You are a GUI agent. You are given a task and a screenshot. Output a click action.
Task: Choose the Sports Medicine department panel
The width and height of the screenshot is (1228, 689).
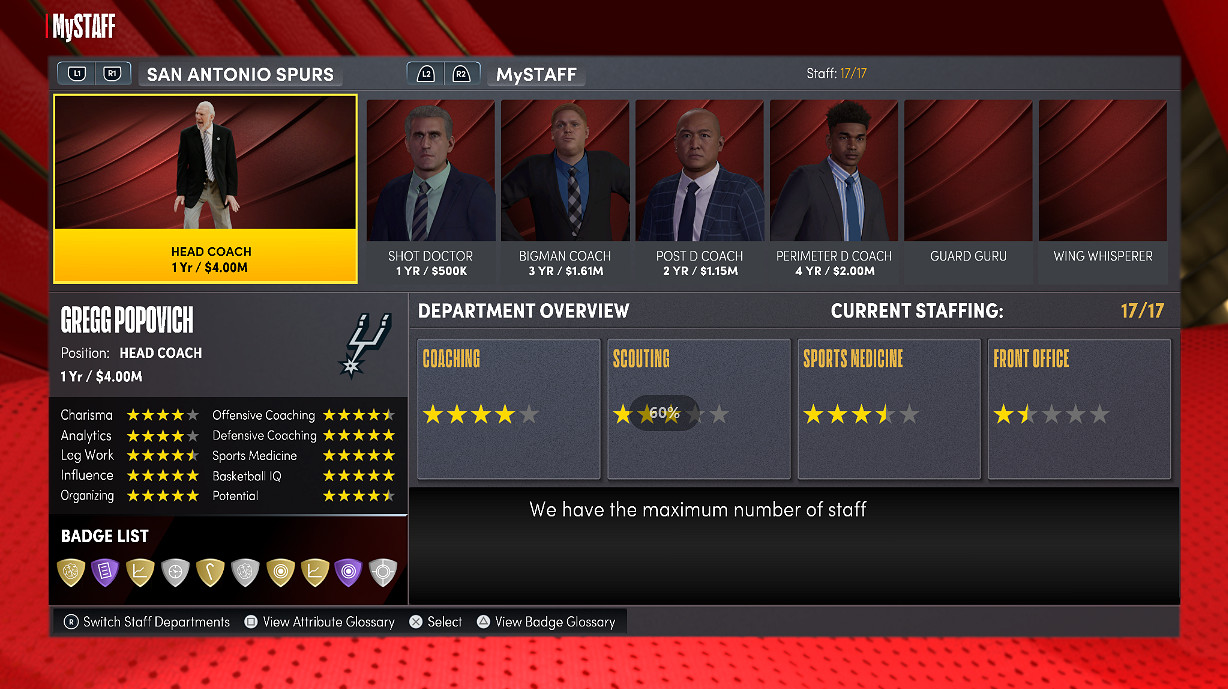tap(888, 409)
